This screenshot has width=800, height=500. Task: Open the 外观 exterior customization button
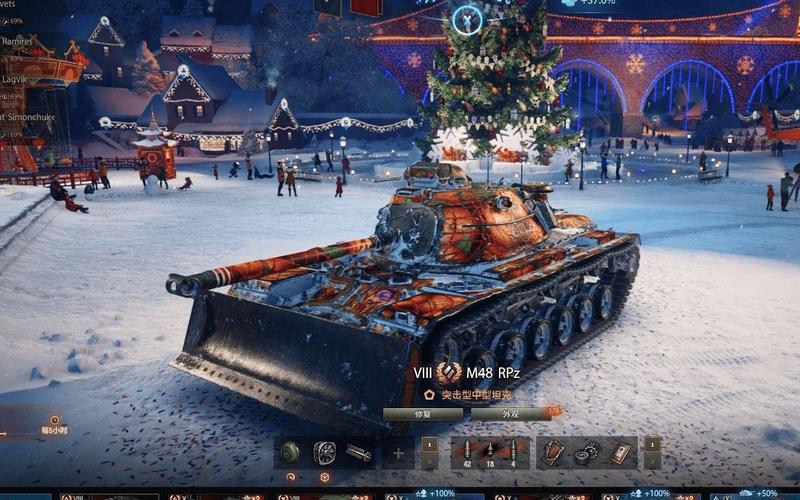tap(510, 413)
